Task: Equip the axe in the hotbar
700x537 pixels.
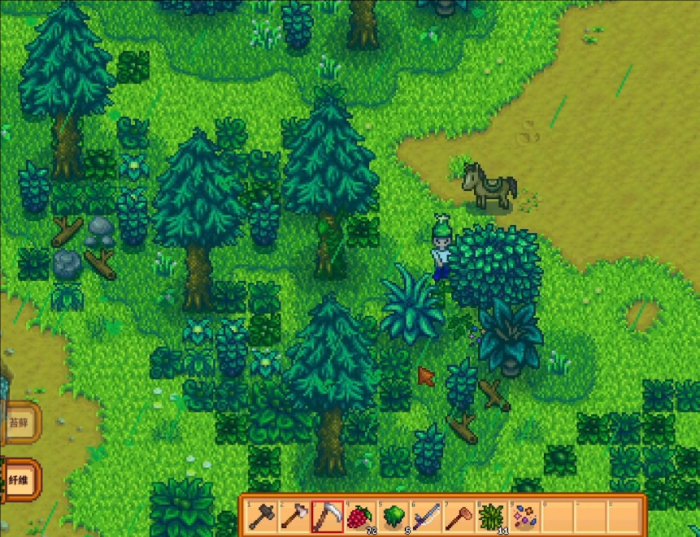Action: coord(294,516)
